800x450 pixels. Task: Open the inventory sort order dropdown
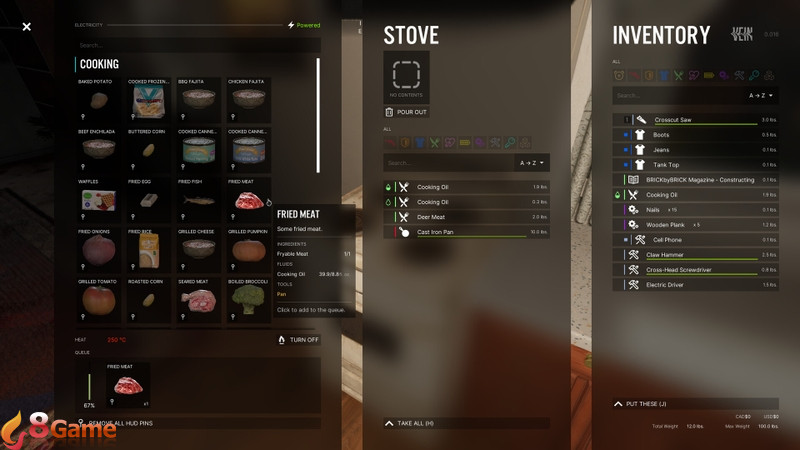tap(762, 96)
